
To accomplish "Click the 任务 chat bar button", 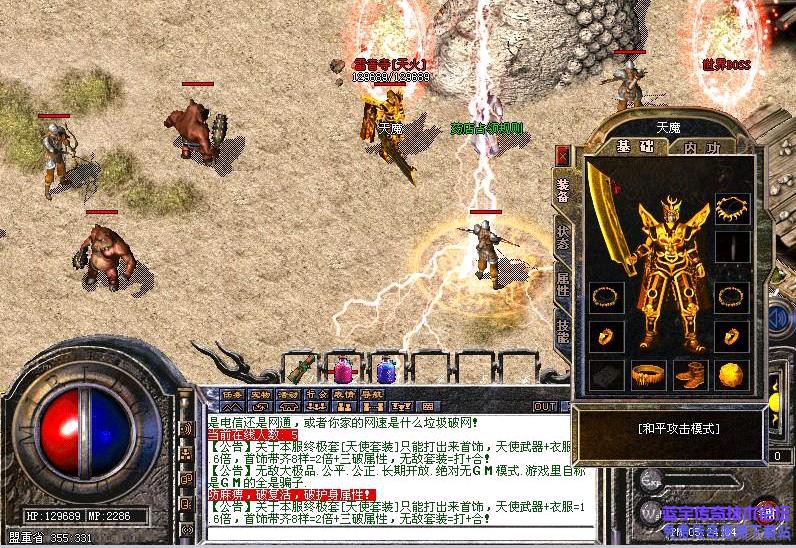I will [232, 394].
